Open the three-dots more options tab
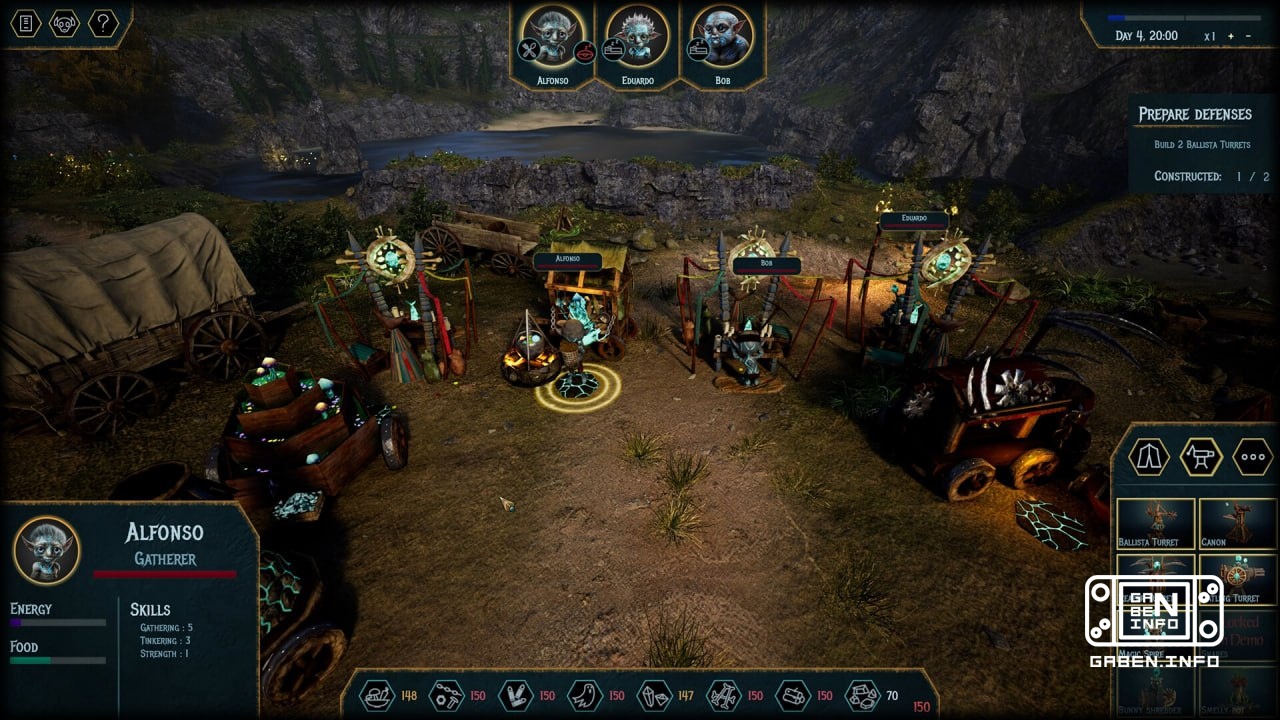Viewport: 1280px width, 720px height. click(1252, 457)
